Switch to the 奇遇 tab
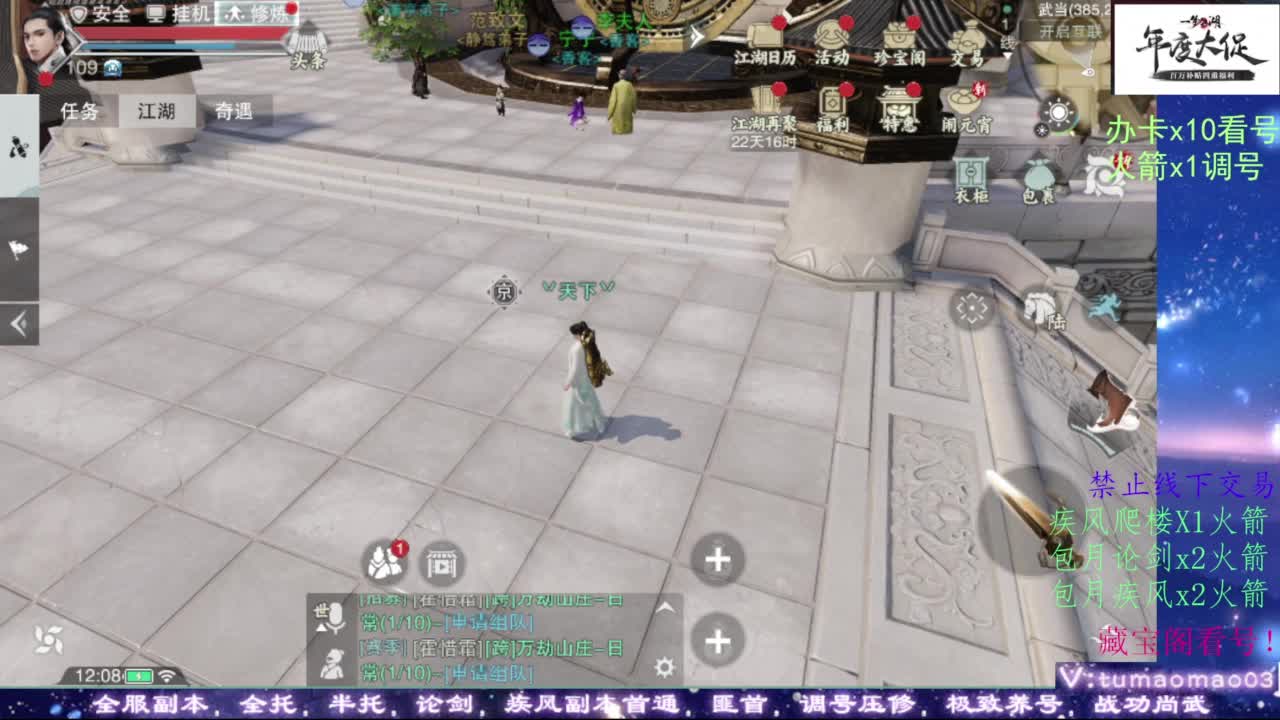The image size is (1280, 720). click(x=235, y=112)
